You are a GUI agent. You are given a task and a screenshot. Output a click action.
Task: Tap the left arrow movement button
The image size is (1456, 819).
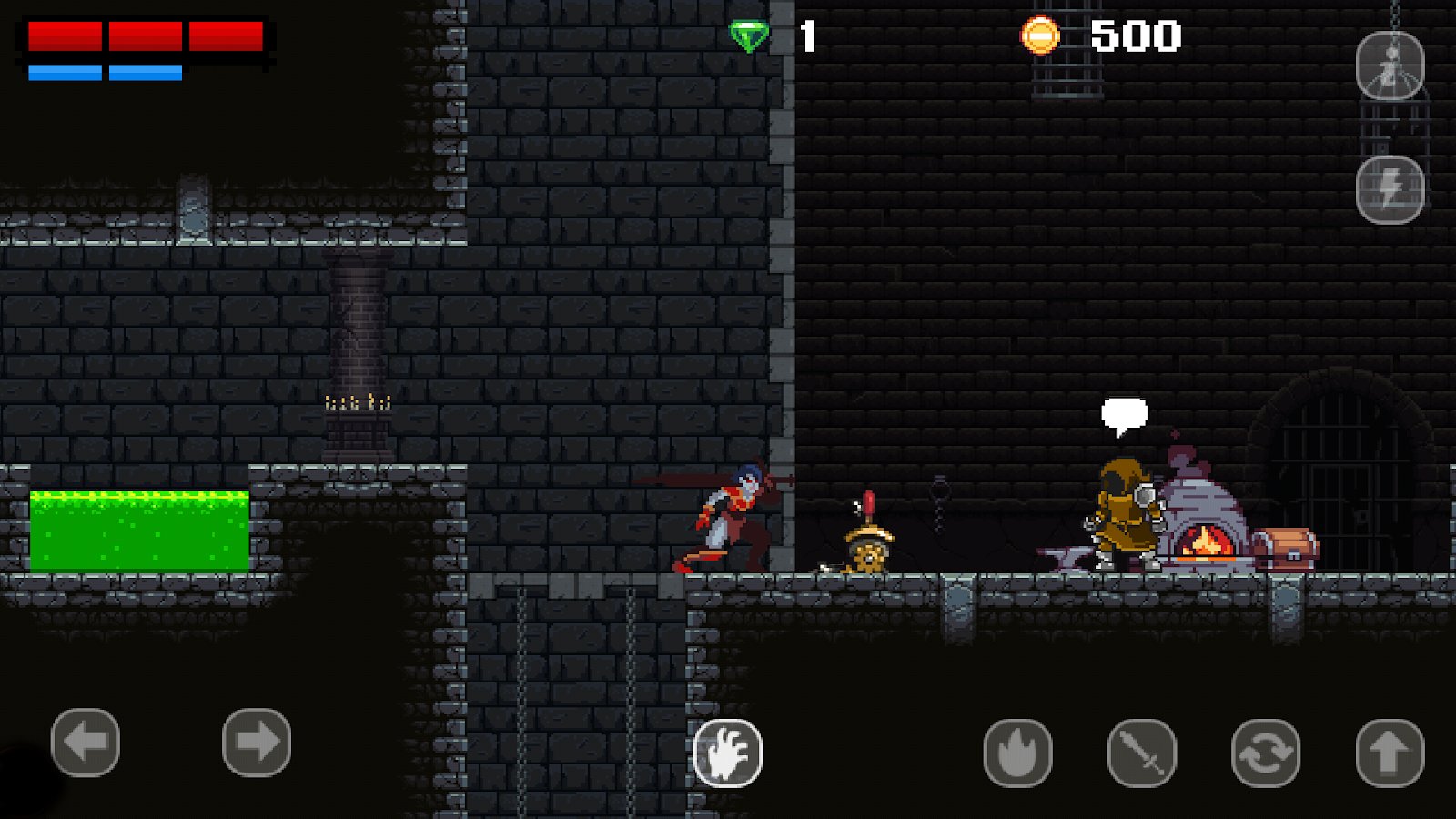click(x=86, y=743)
